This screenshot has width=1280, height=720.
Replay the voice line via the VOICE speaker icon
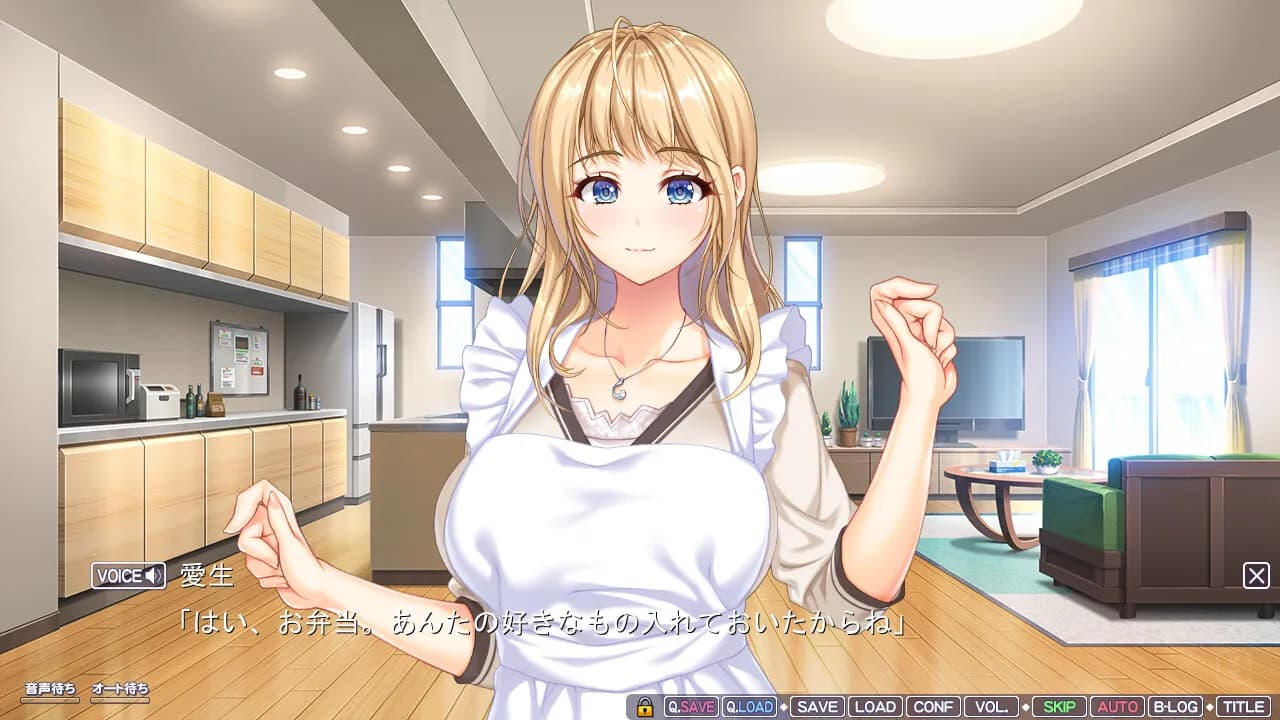(151, 576)
